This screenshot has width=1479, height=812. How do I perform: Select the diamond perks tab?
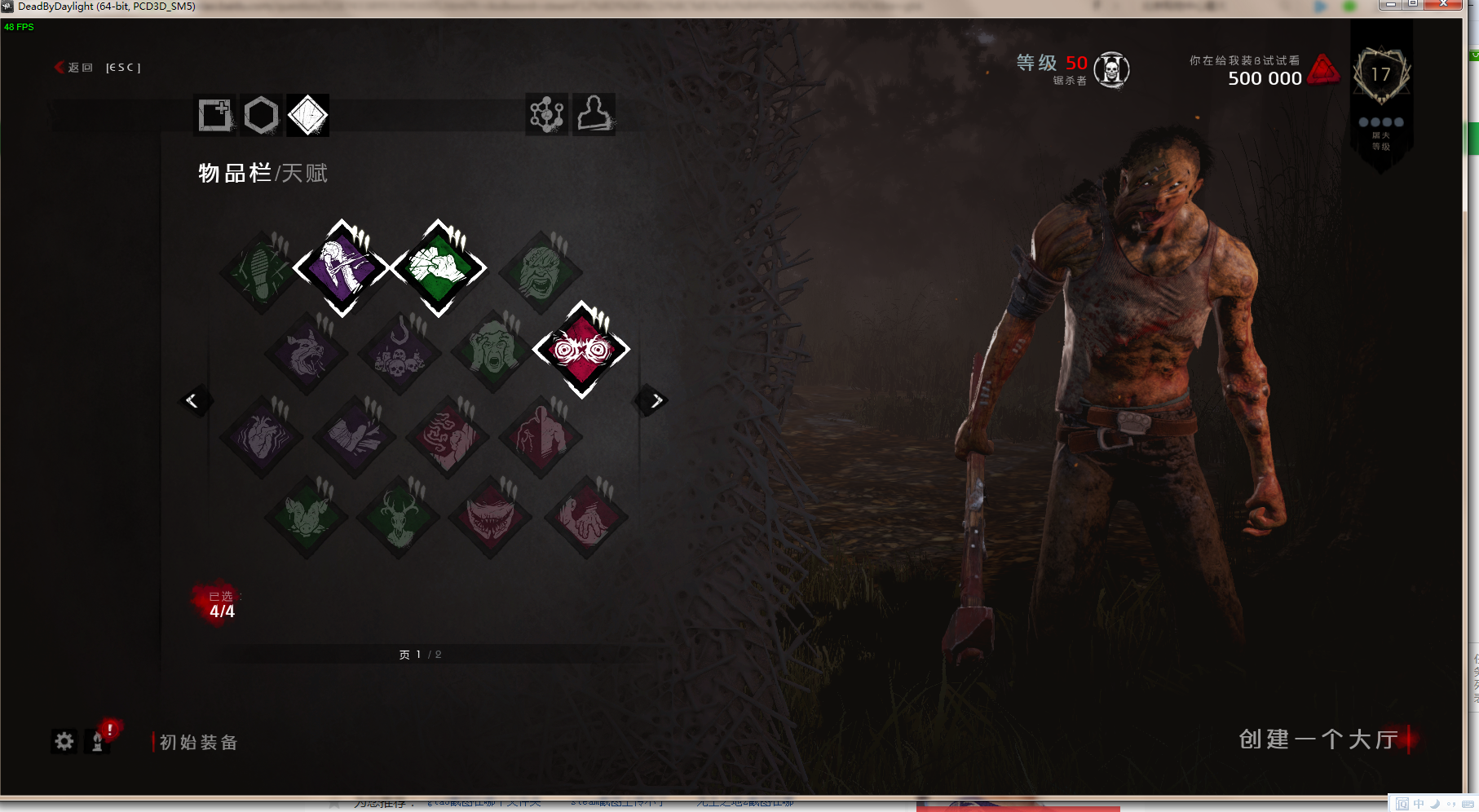pos(308,115)
